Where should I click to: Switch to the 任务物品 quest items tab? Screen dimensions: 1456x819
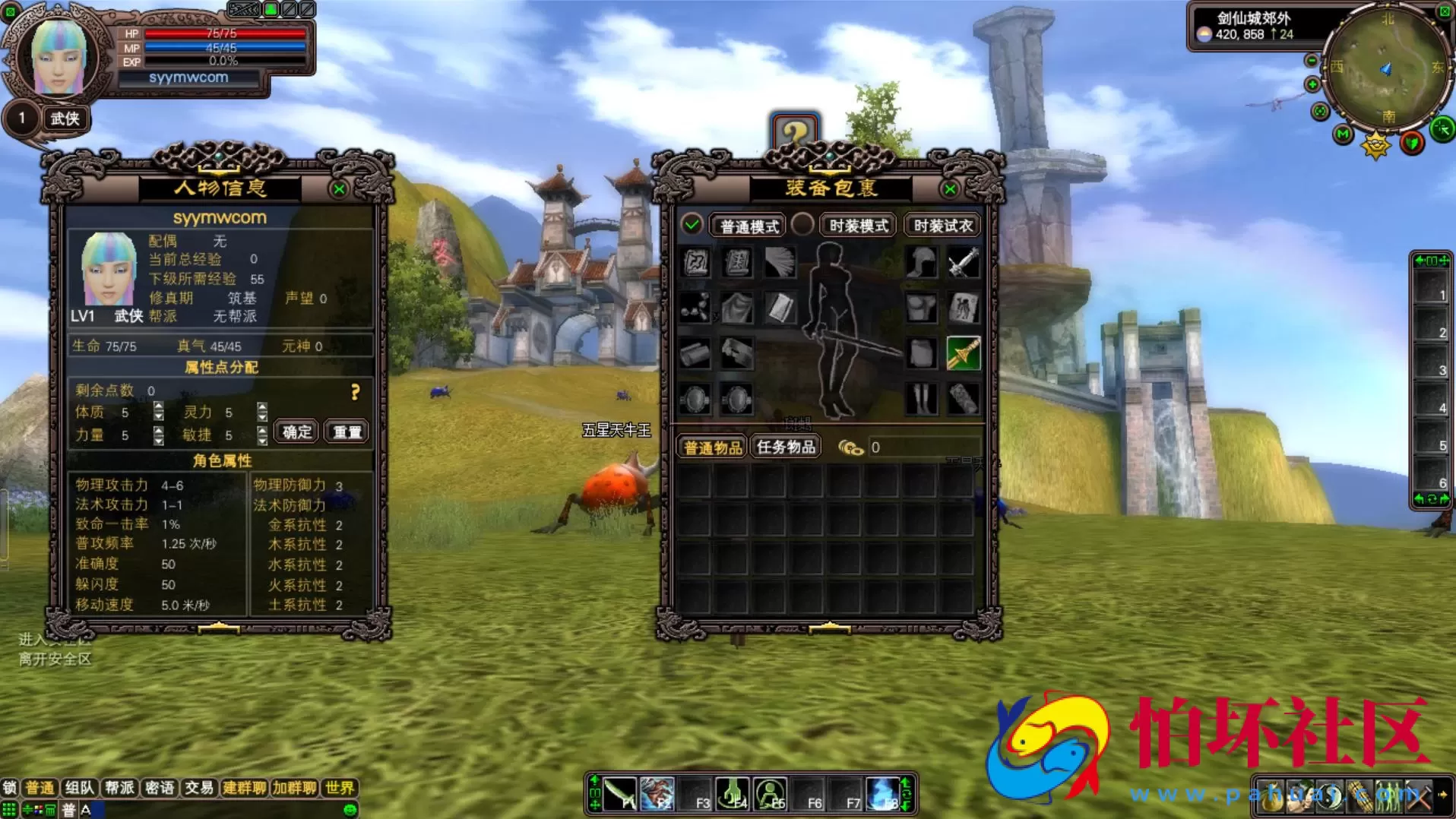(x=786, y=447)
